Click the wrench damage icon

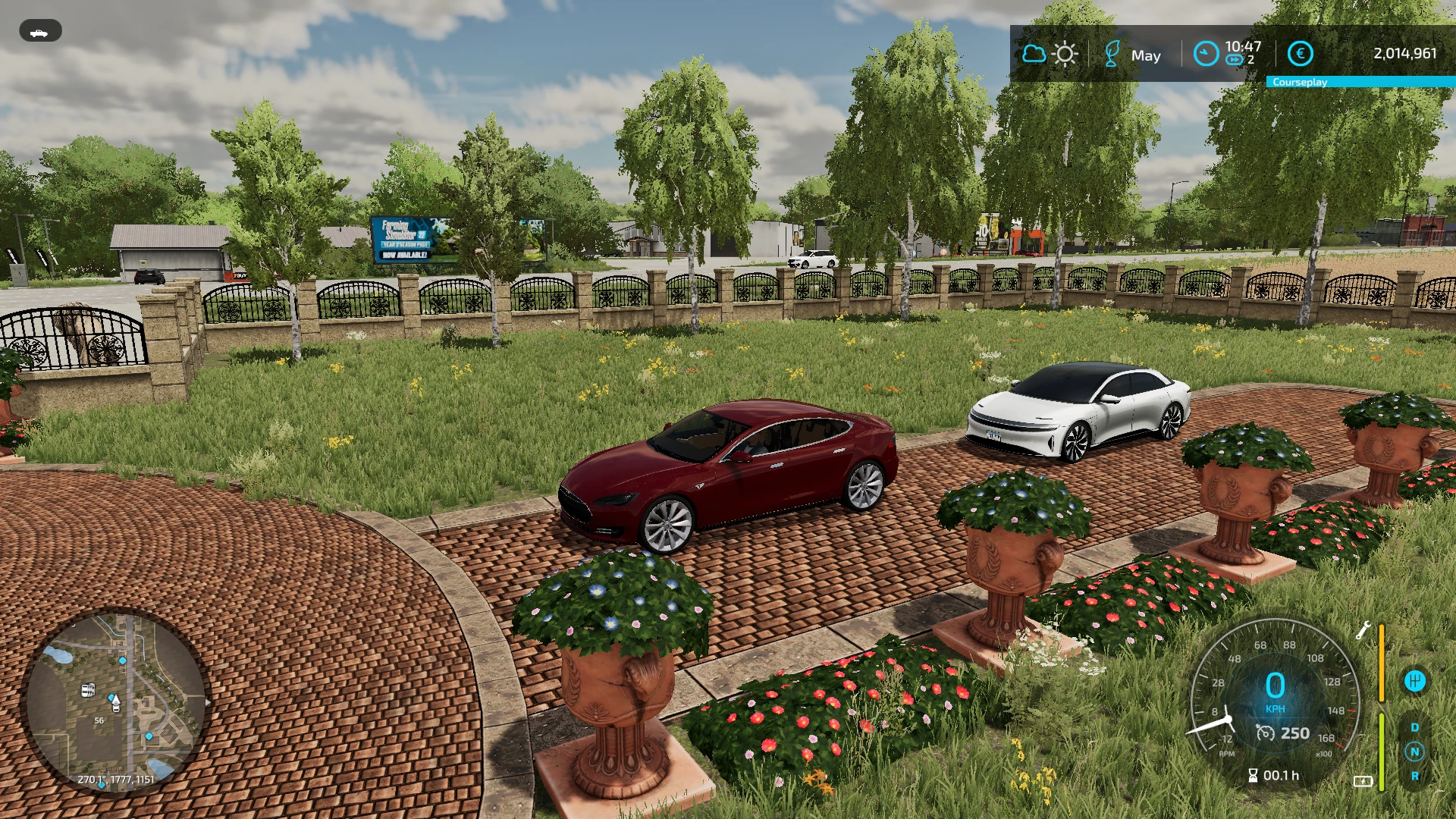pyautogui.click(x=1363, y=630)
